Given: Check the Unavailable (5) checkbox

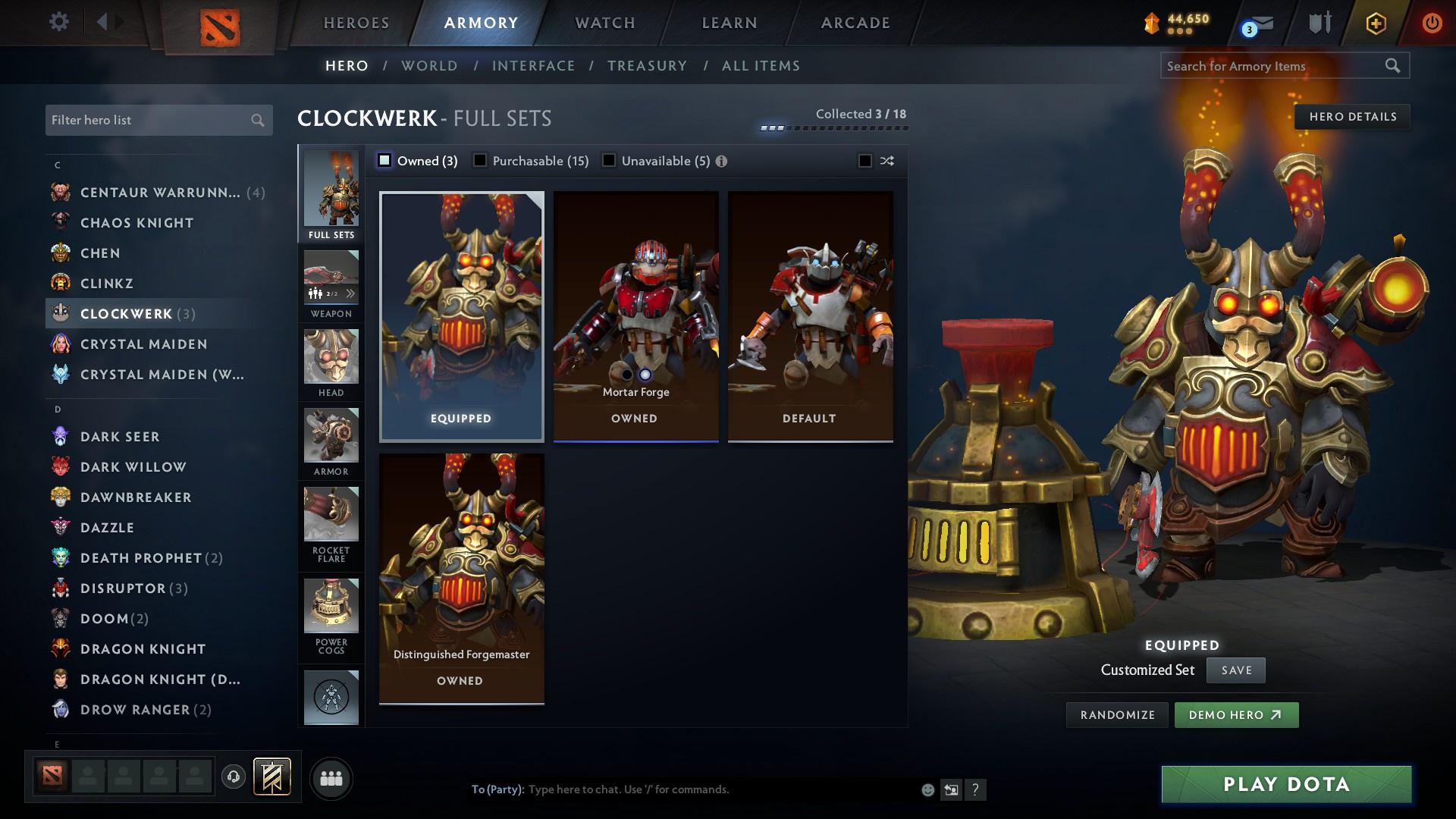Looking at the screenshot, I should point(607,161).
